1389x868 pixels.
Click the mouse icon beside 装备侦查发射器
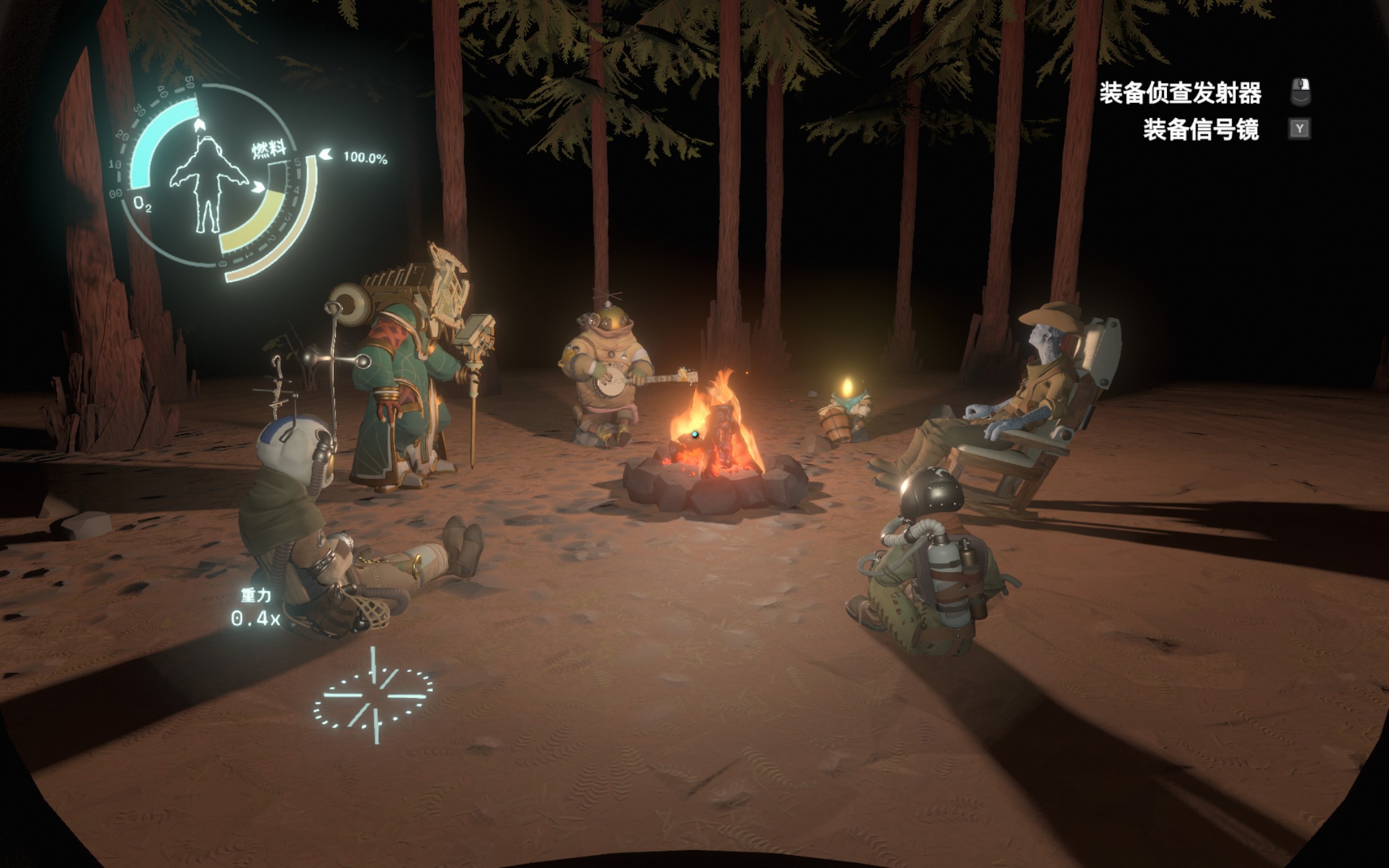tap(1302, 91)
